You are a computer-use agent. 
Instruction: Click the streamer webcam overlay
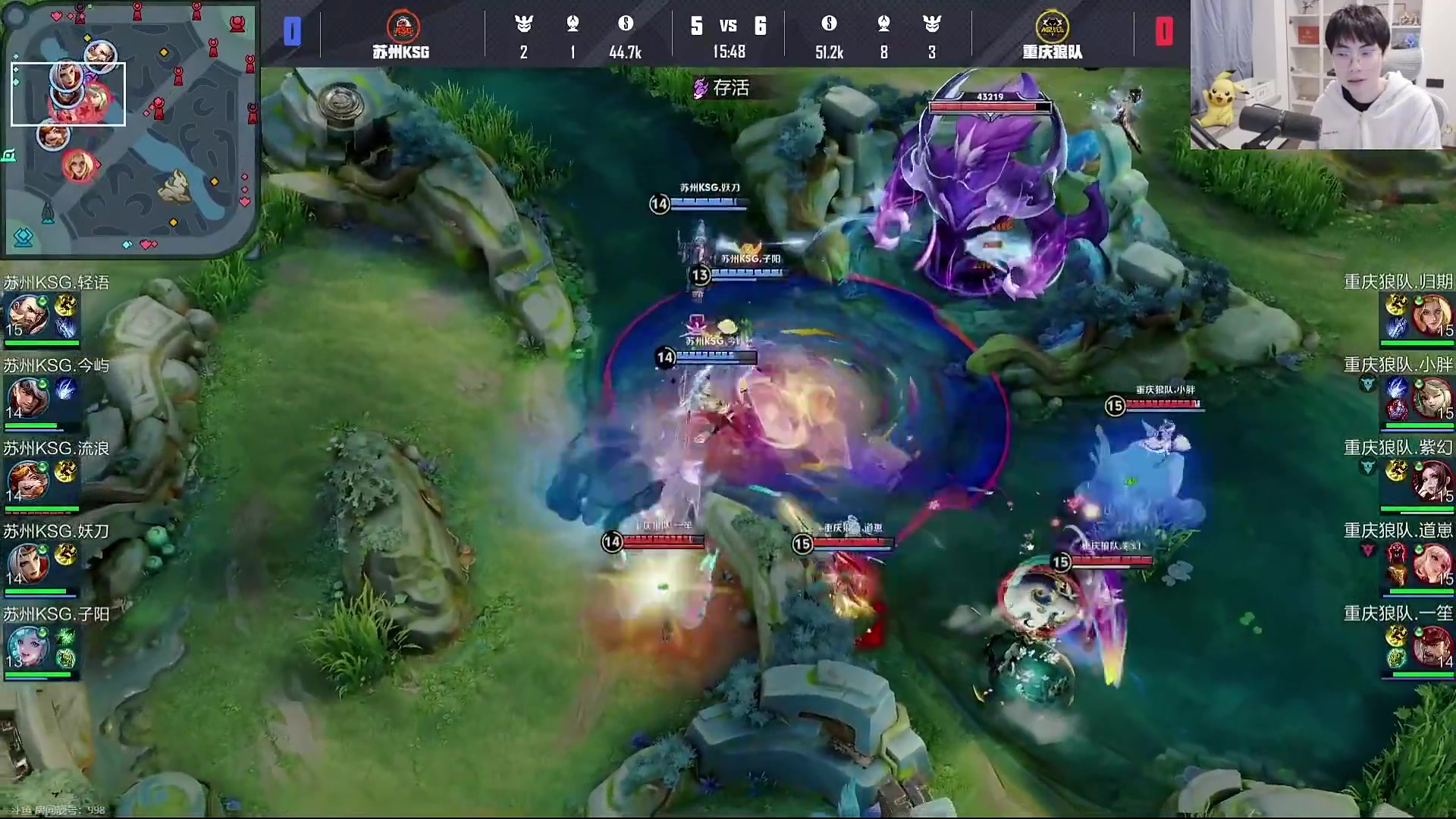[x=1322, y=74]
